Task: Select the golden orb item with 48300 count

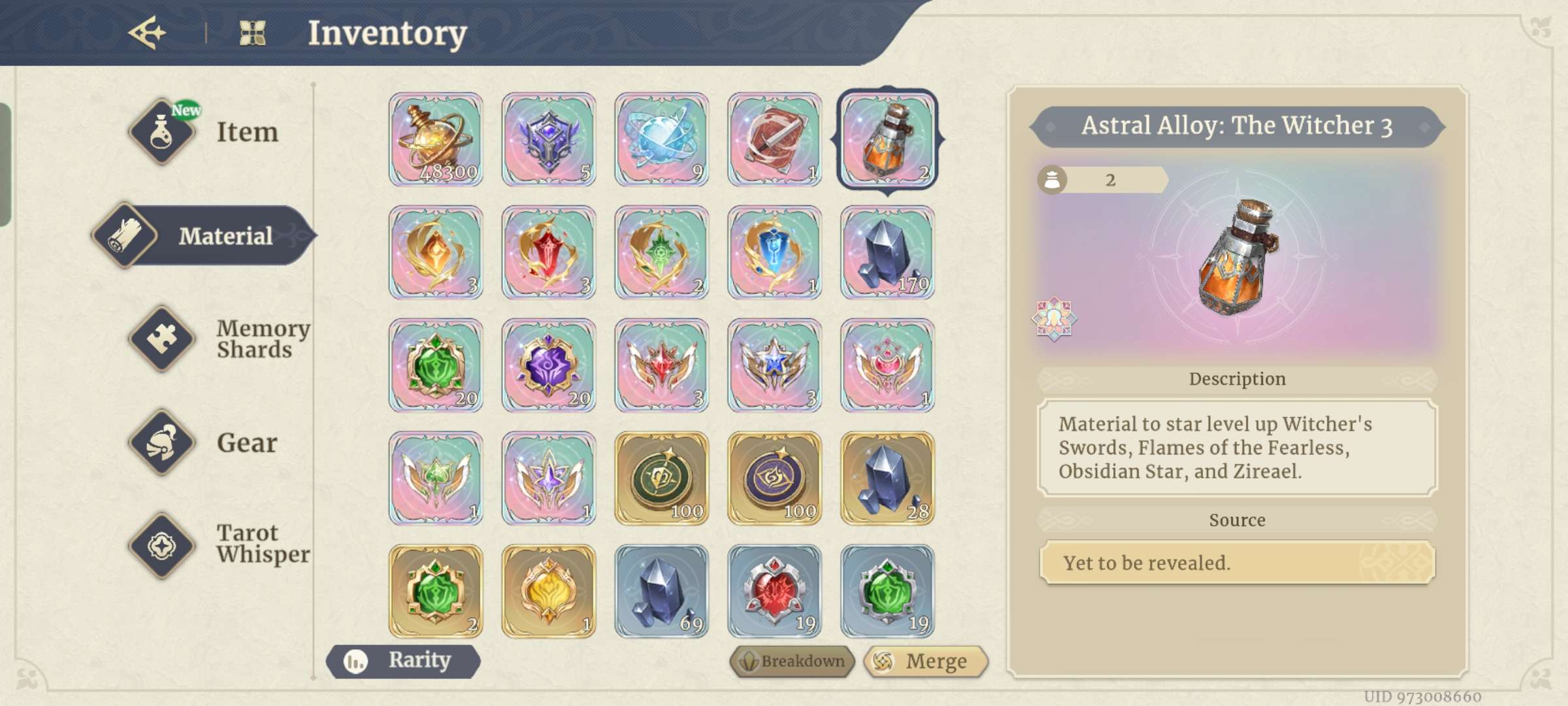Action: [436, 139]
